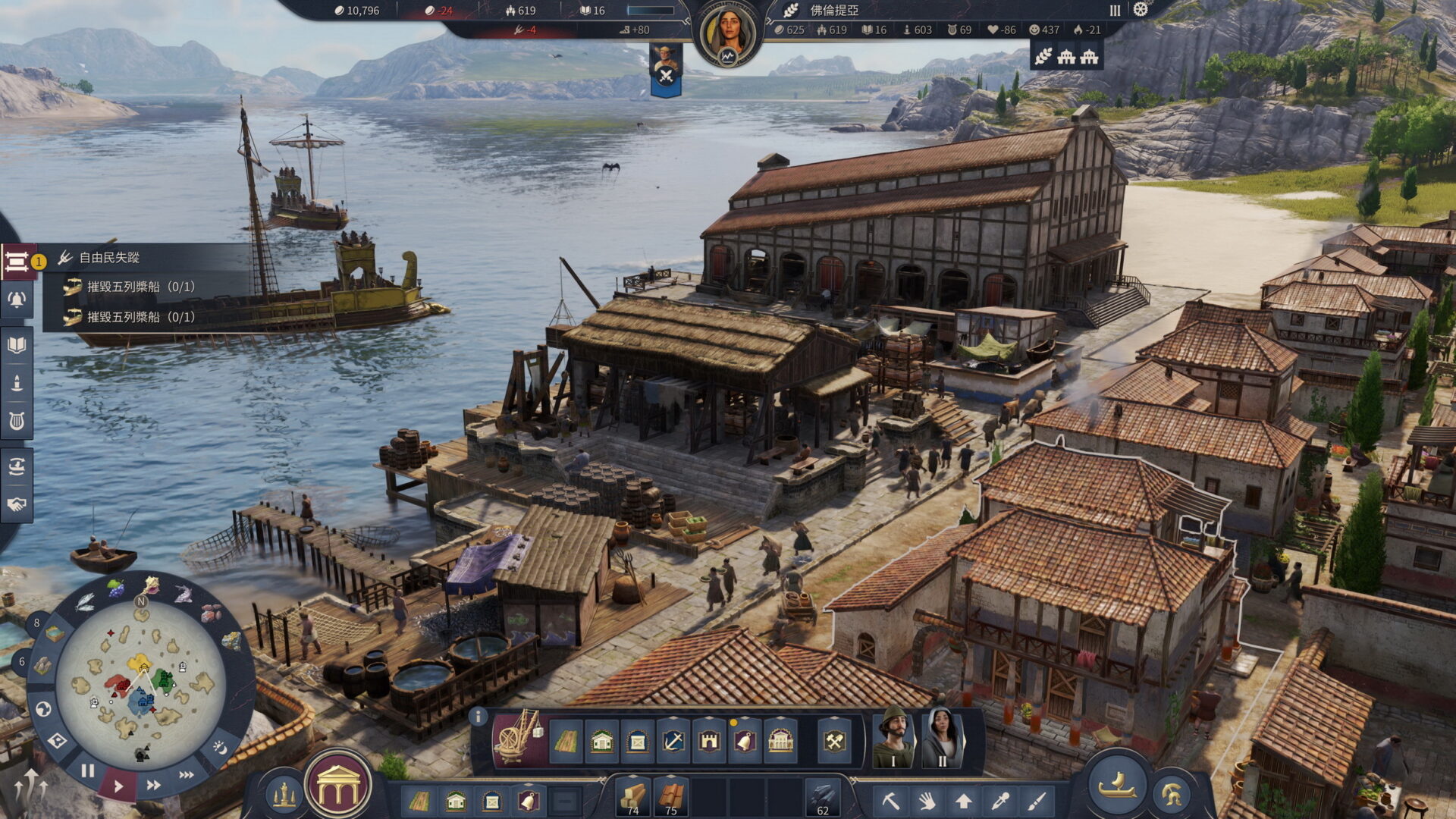This screenshot has height=819, width=1456.
Task: Set game speed to triple fast forward
Action: 186,775
